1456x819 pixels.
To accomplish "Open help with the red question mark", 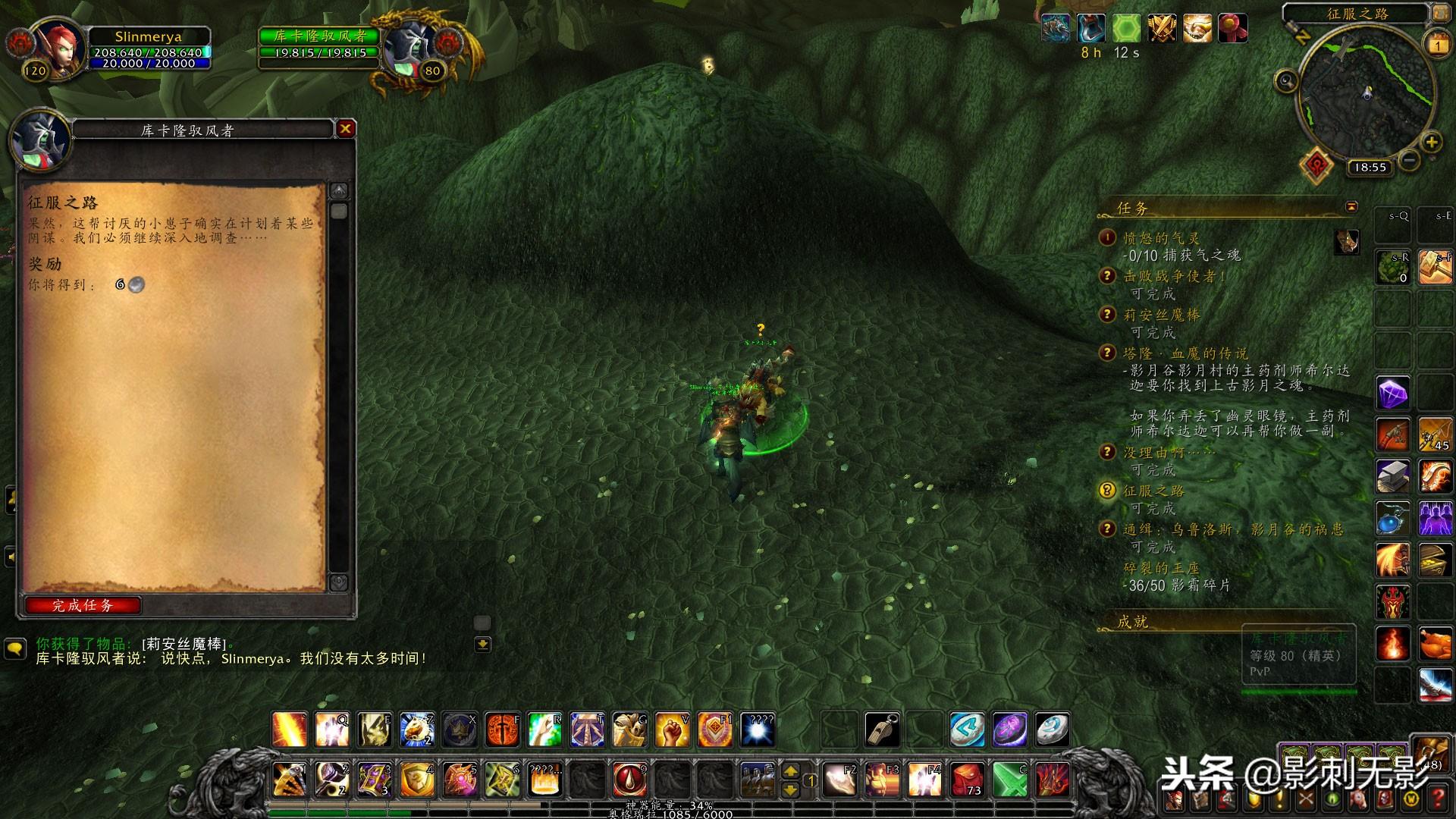I will coord(1438,798).
